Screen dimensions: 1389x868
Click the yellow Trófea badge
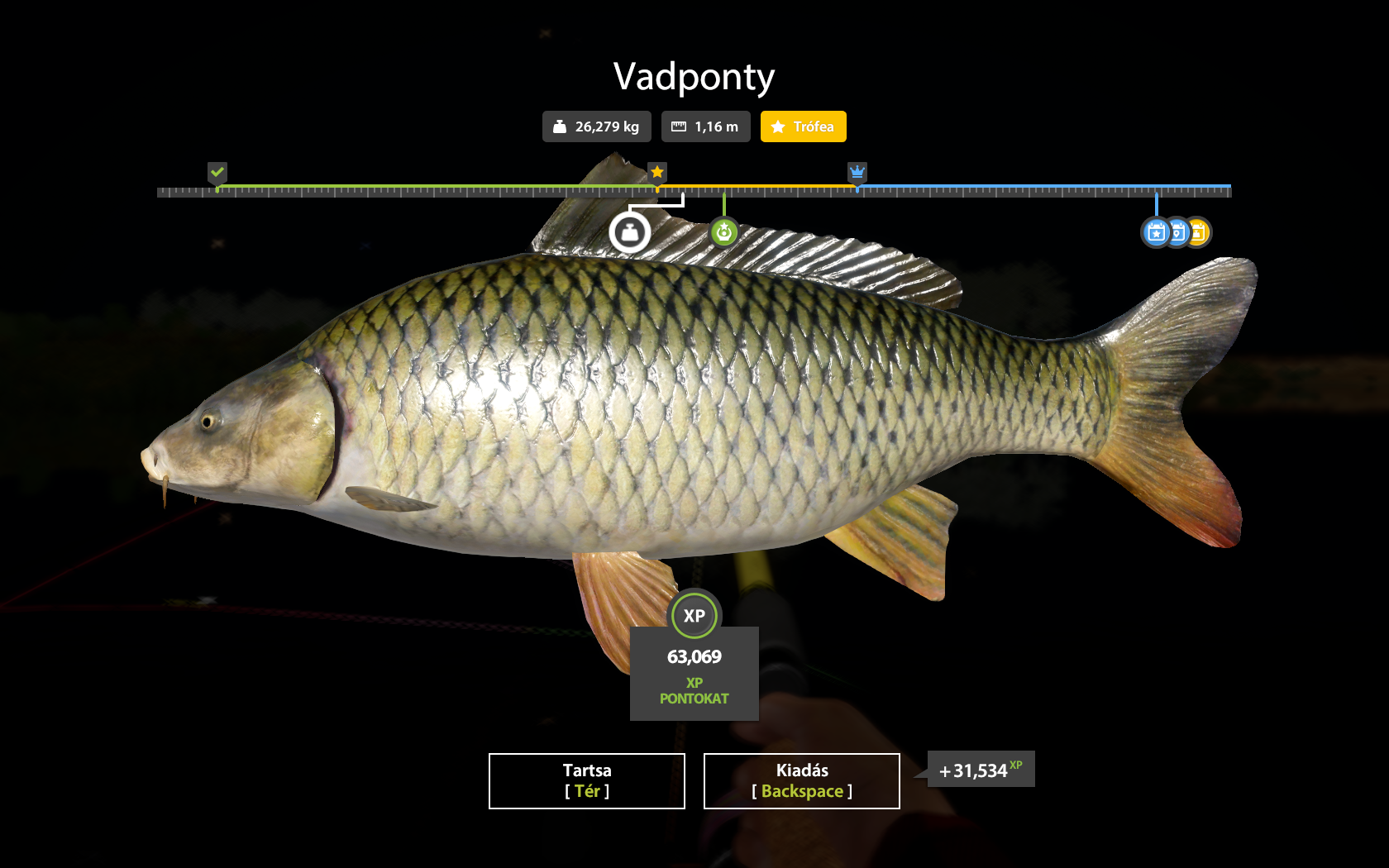coord(803,126)
